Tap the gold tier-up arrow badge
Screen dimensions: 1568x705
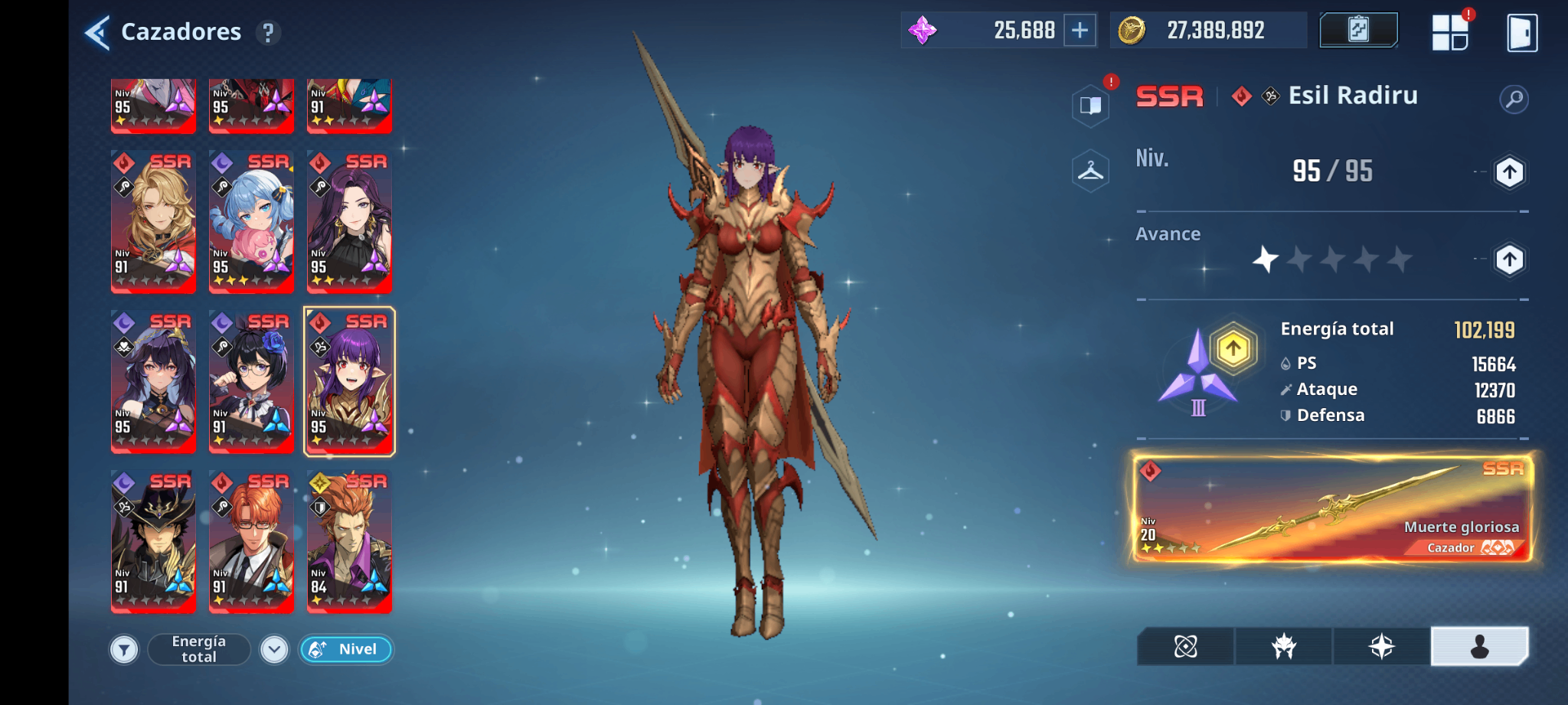1233,349
